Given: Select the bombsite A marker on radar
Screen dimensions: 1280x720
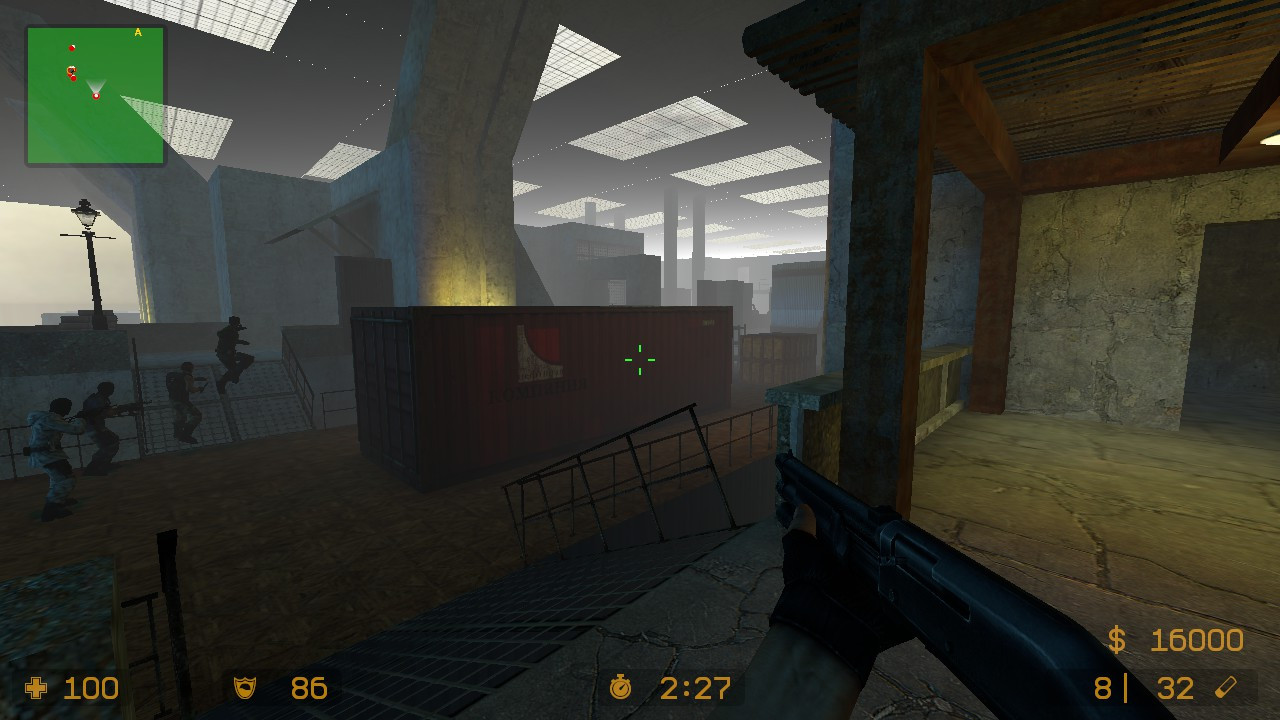Looking at the screenshot, I should pyautogui.click(x=138, y=33).
